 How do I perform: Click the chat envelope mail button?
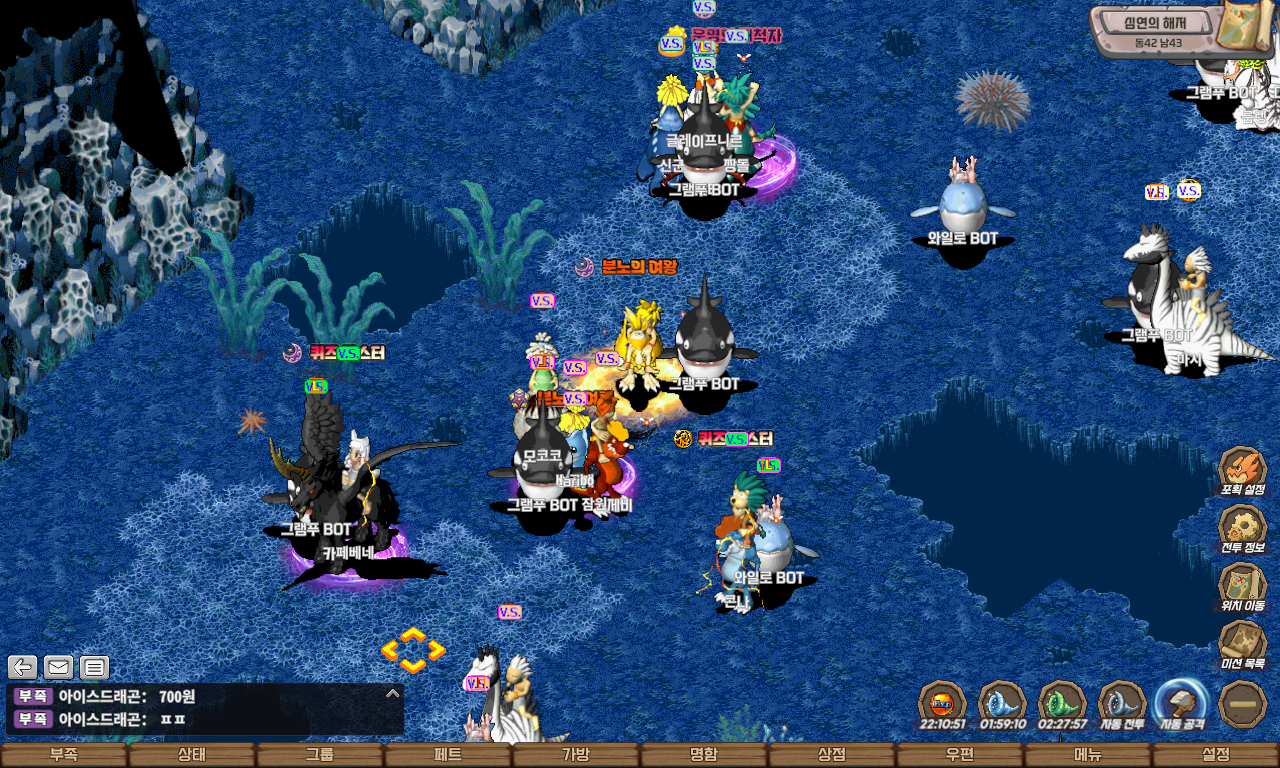tap(59, 667)
